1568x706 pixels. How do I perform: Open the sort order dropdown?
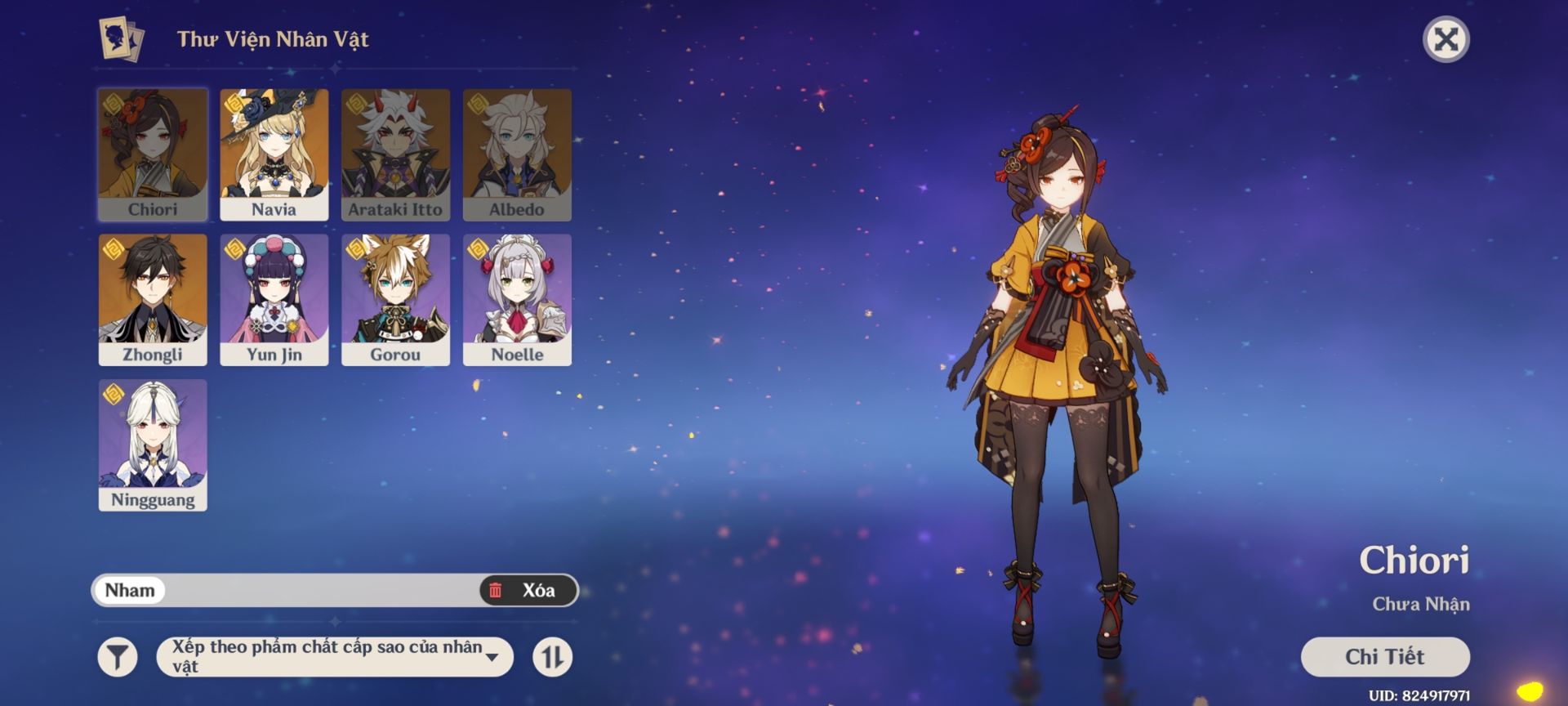point(335,657)
